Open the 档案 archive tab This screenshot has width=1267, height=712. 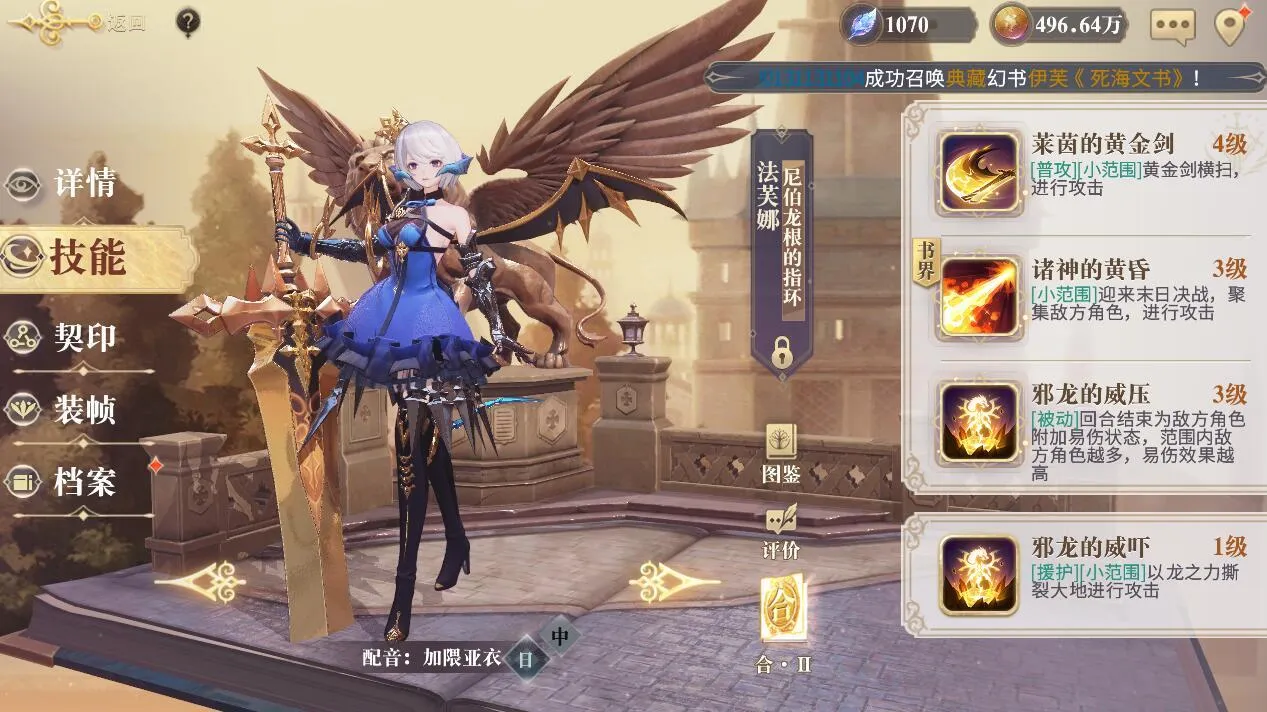pos(83,482)
